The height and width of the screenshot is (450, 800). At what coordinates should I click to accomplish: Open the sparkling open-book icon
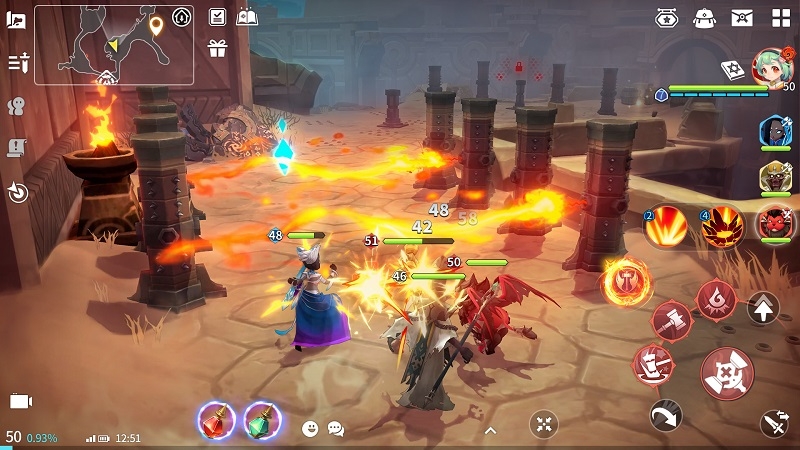[247, 17]
